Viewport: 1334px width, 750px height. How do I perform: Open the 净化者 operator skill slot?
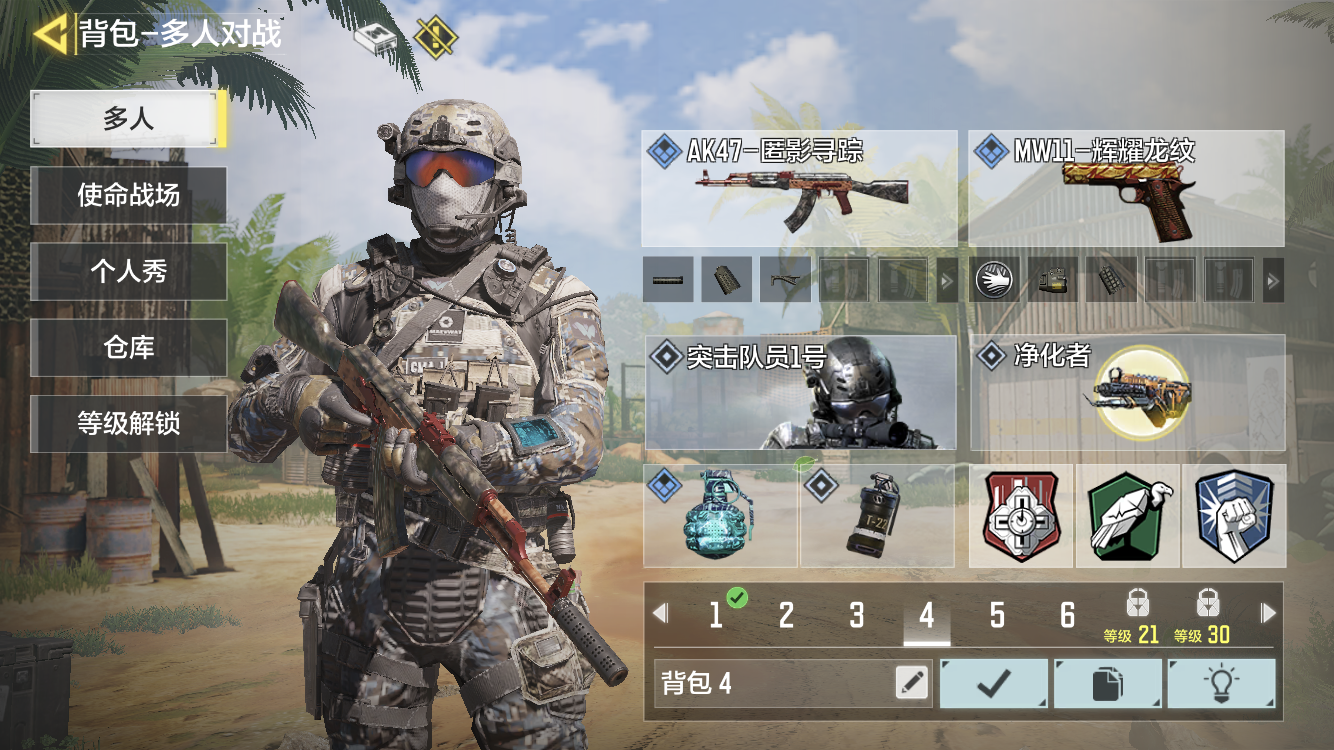point(1127,392)
